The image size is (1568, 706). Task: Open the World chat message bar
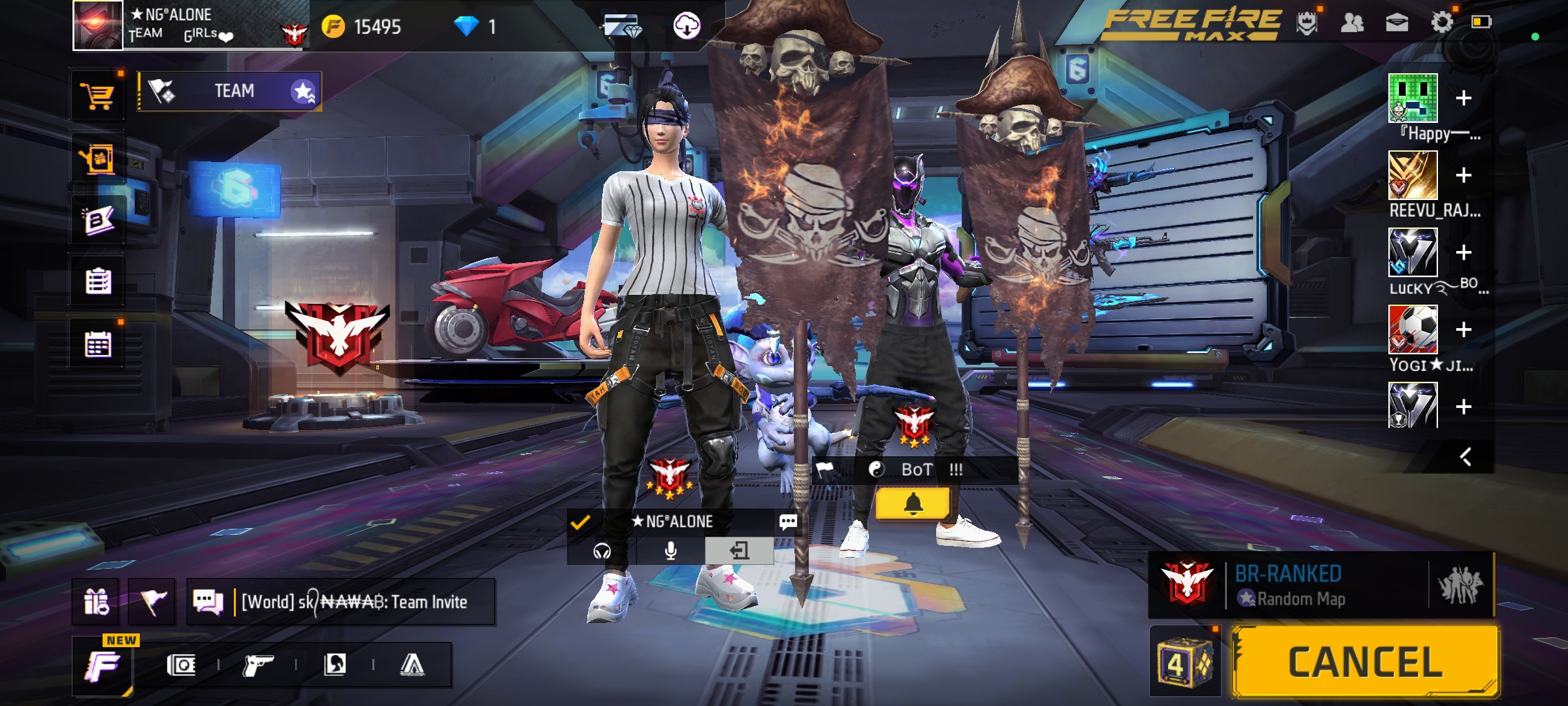353,601
